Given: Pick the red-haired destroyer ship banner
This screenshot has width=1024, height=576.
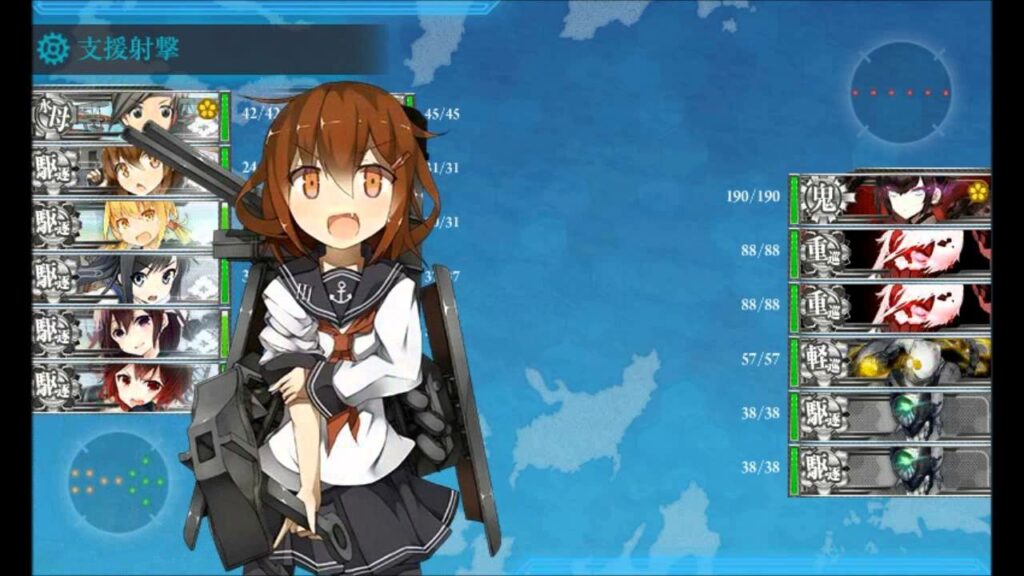Looking at the screenshot, I should click(126, 385).
